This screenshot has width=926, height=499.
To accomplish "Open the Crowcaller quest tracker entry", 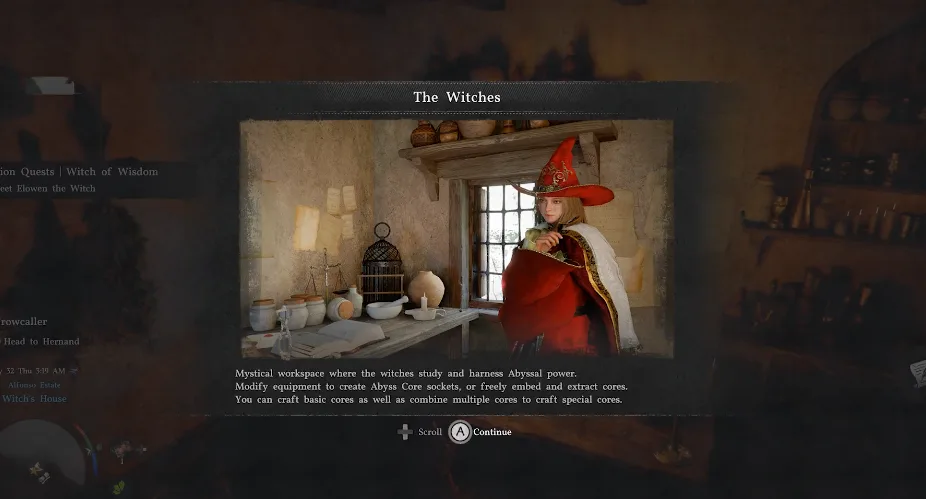I will (24, 322).
